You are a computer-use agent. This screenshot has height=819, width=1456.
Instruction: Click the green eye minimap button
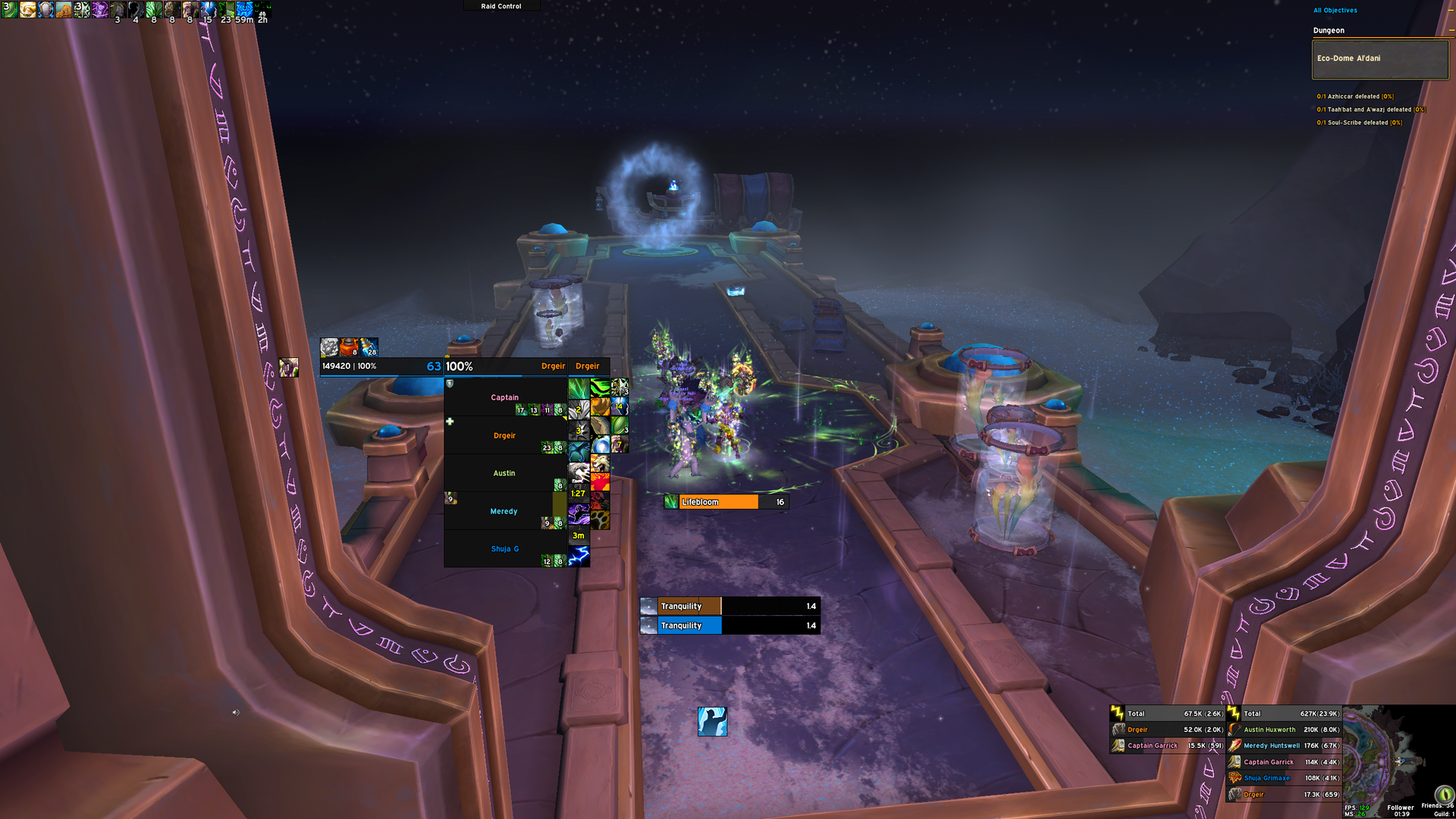[1443, 794]
